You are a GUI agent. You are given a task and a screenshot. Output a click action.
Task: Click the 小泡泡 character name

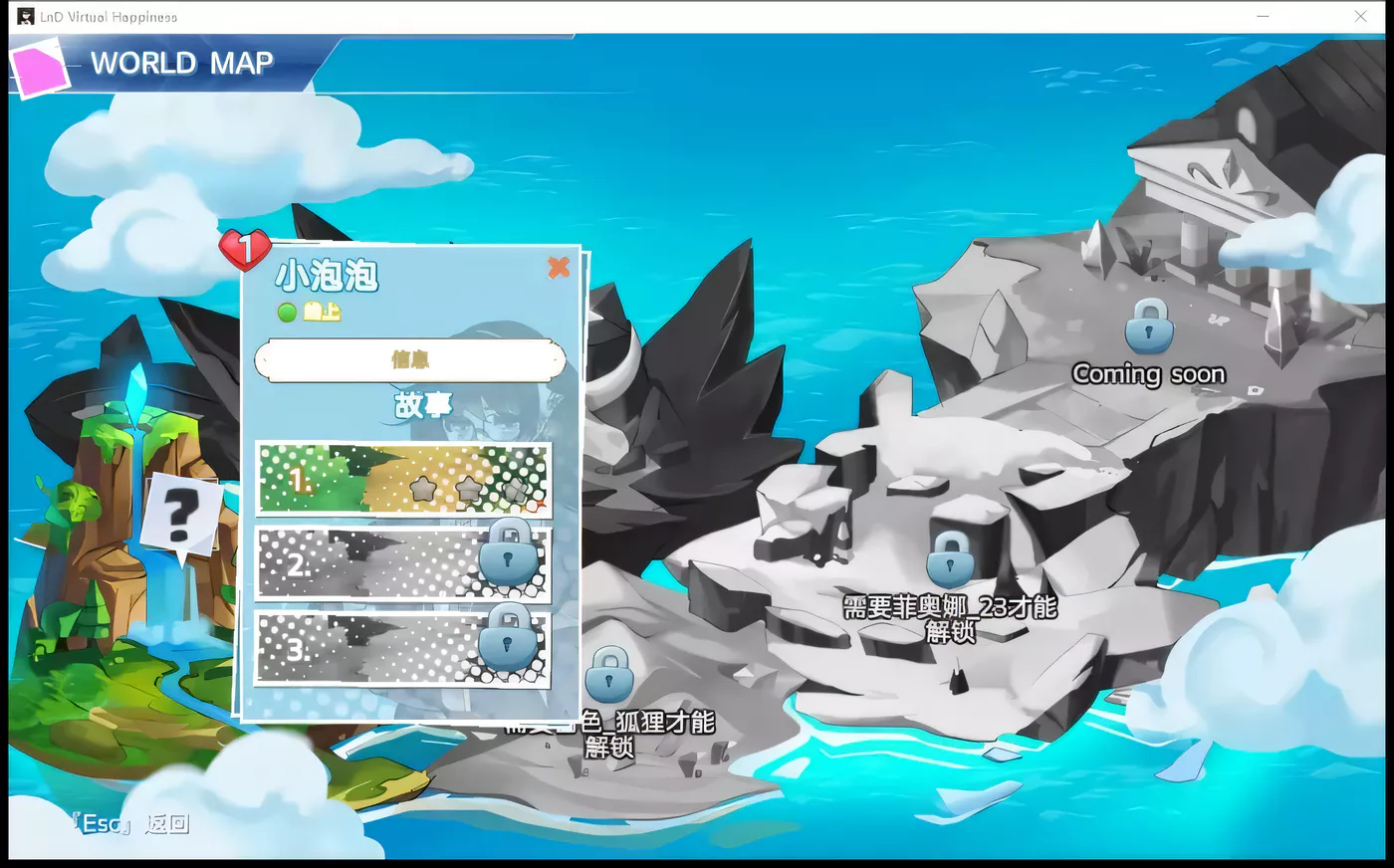pyautogui.click(x=328, y=277)
